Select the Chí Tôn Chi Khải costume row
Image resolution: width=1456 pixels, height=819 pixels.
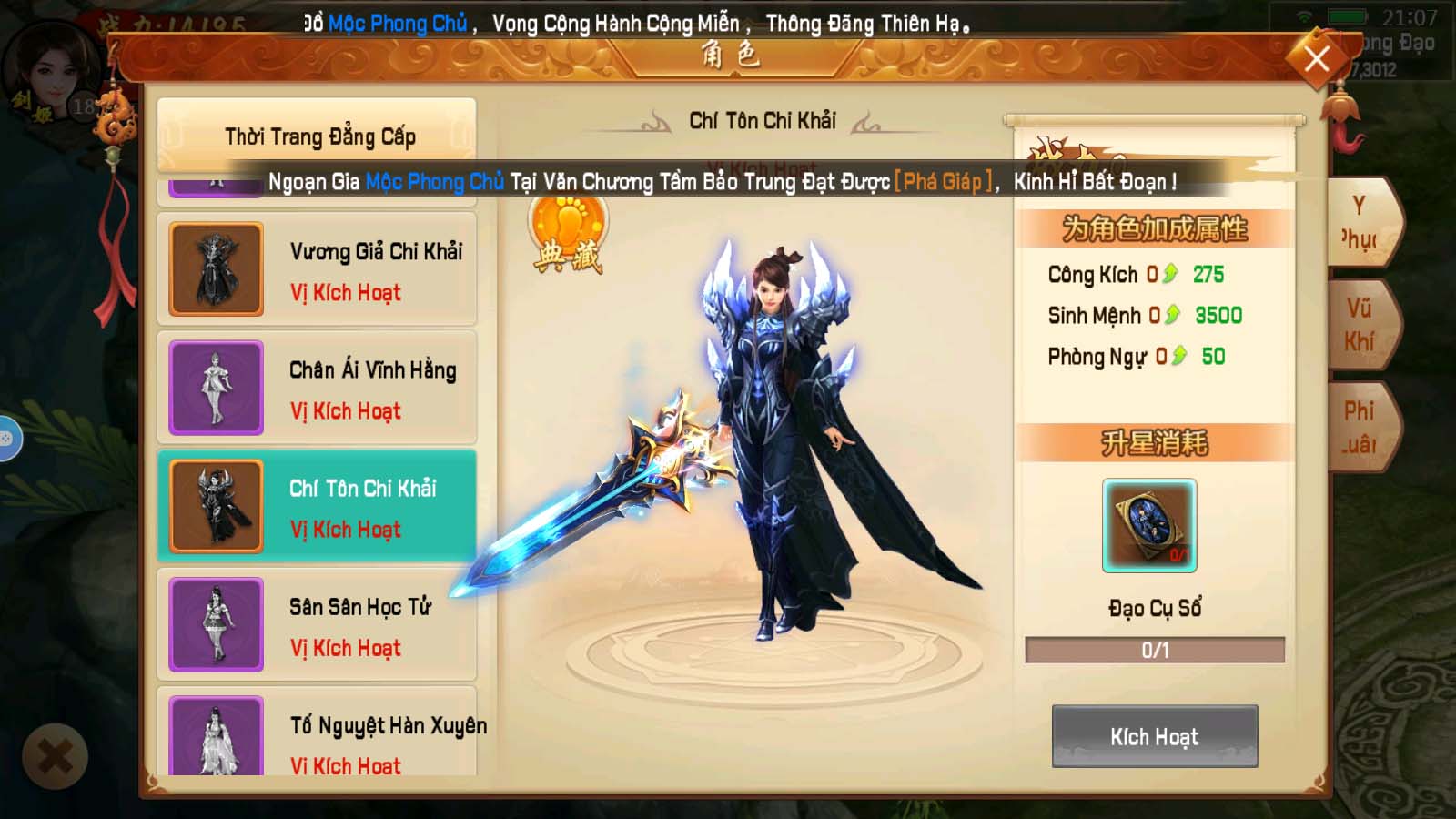point(318,507)
